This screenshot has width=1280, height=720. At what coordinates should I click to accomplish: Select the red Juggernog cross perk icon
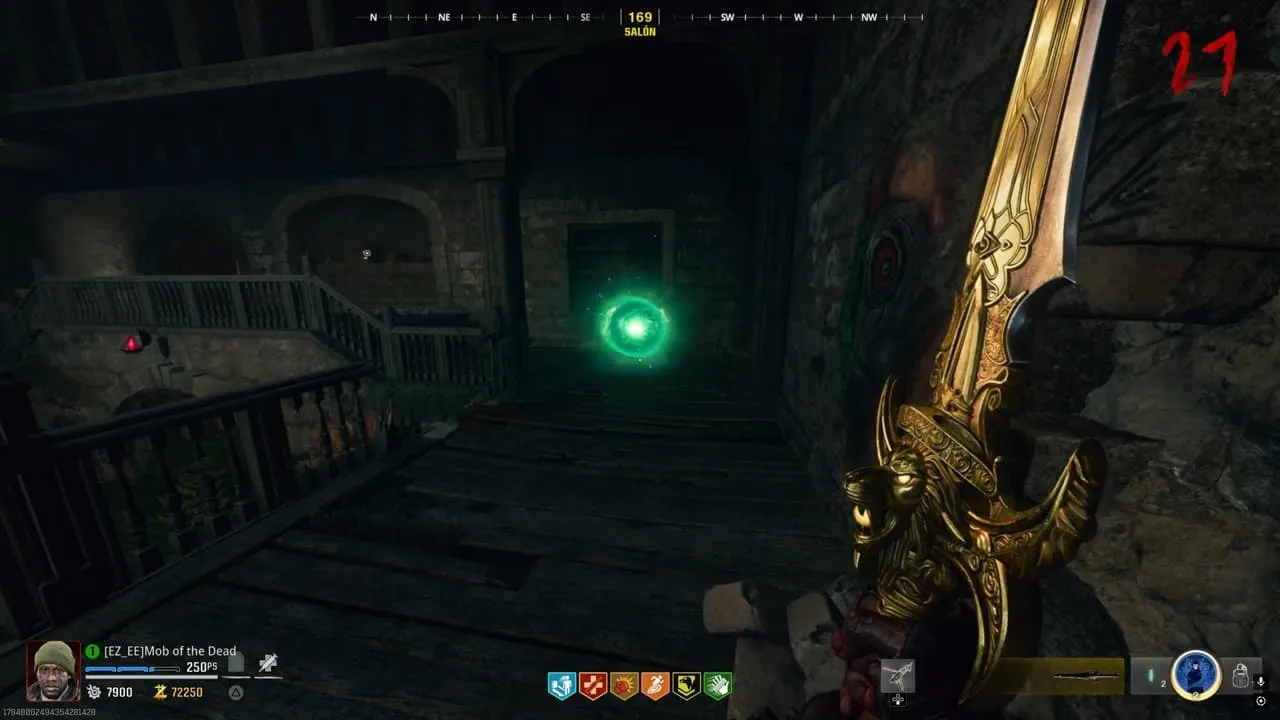593,685
